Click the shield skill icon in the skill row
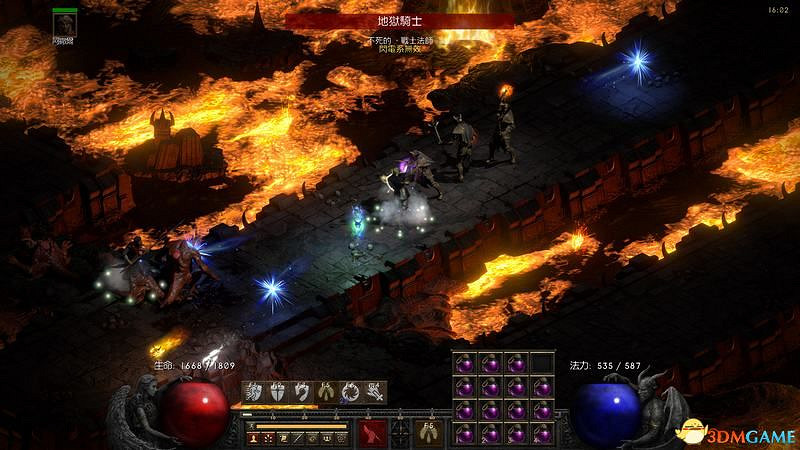The image size is (800, 450). [278, 392]
